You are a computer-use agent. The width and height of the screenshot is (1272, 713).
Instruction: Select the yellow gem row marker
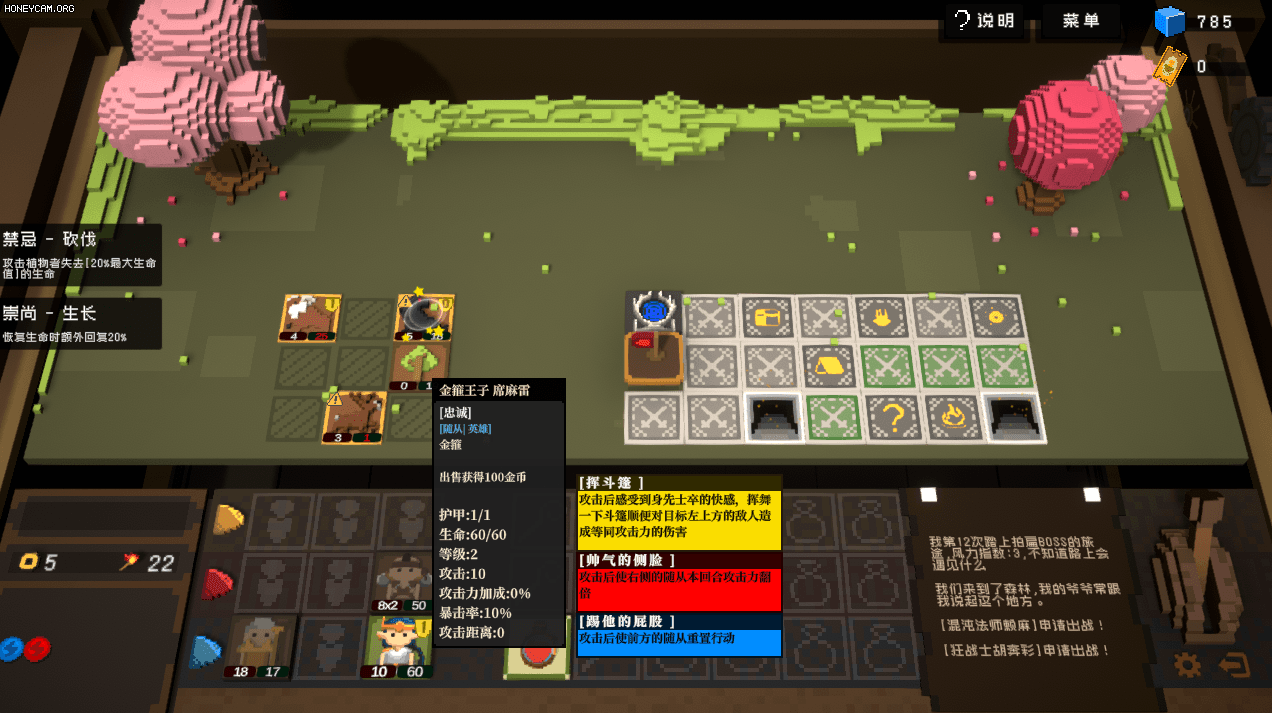coord(229,518)
